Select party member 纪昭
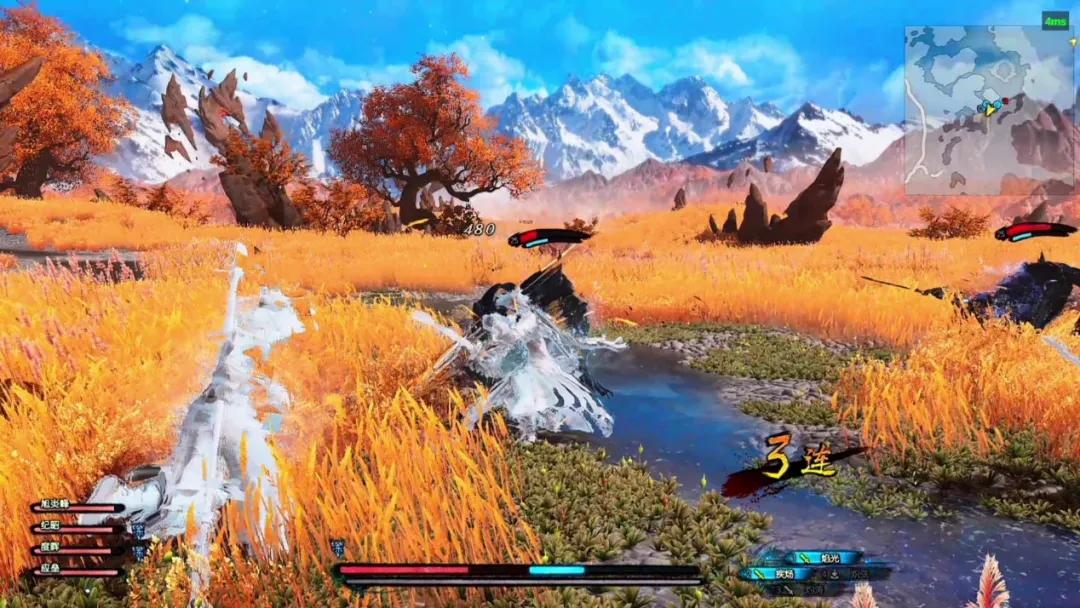 (78, 526)
